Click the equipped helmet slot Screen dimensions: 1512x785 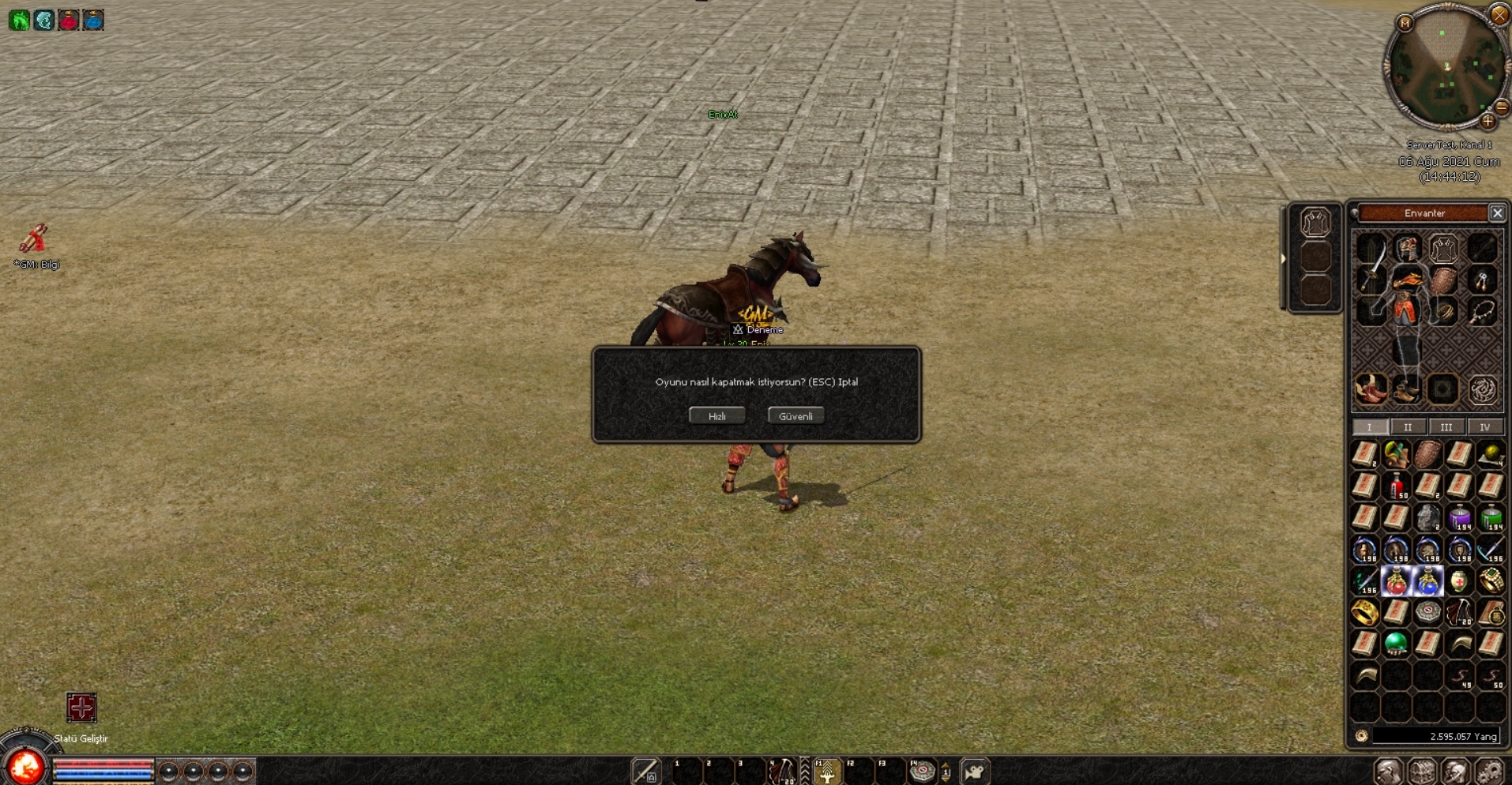pos(1407,249)
